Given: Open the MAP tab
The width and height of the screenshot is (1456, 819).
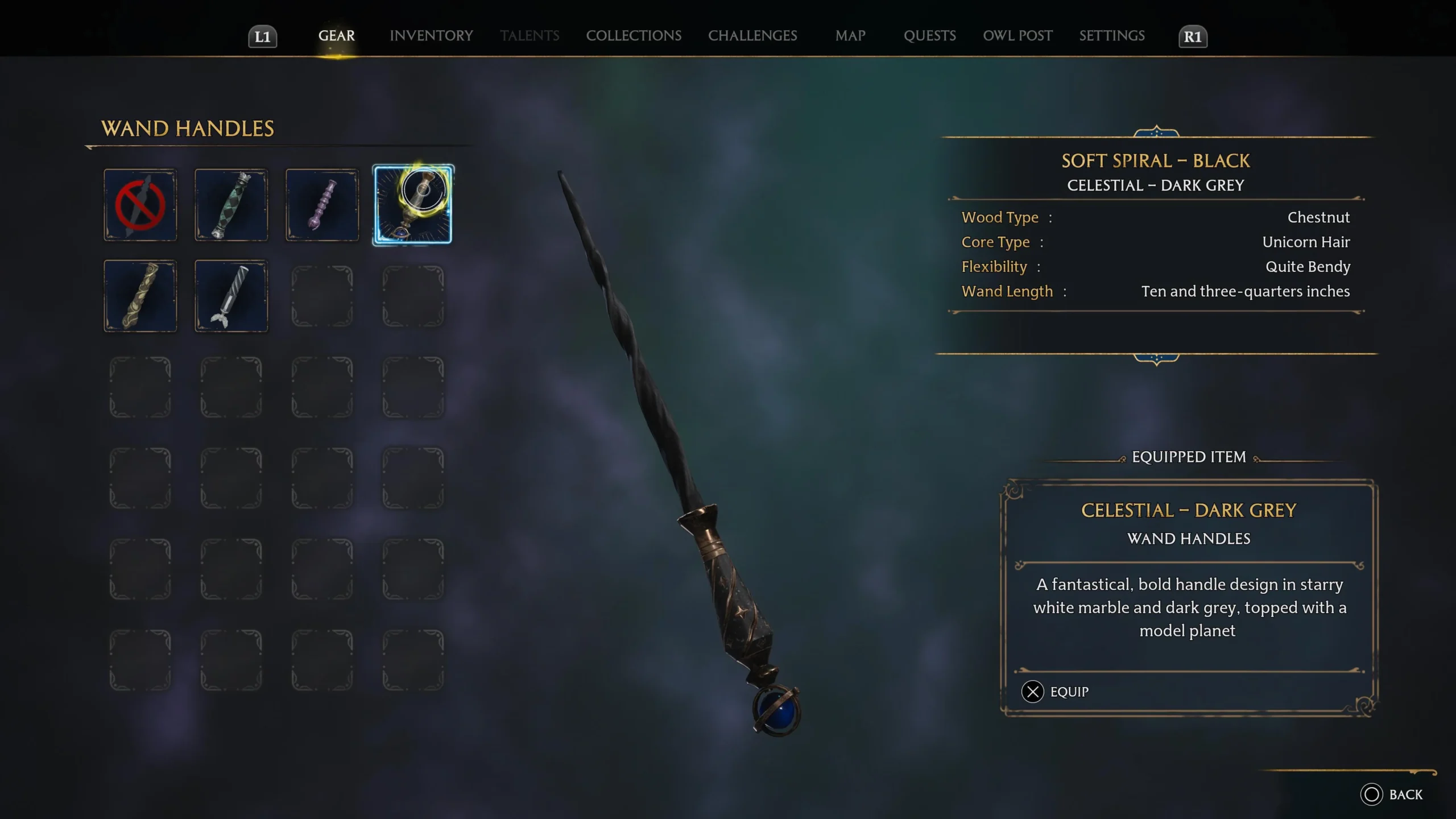Looking at the screenshot, I should (x=850, y=35).
